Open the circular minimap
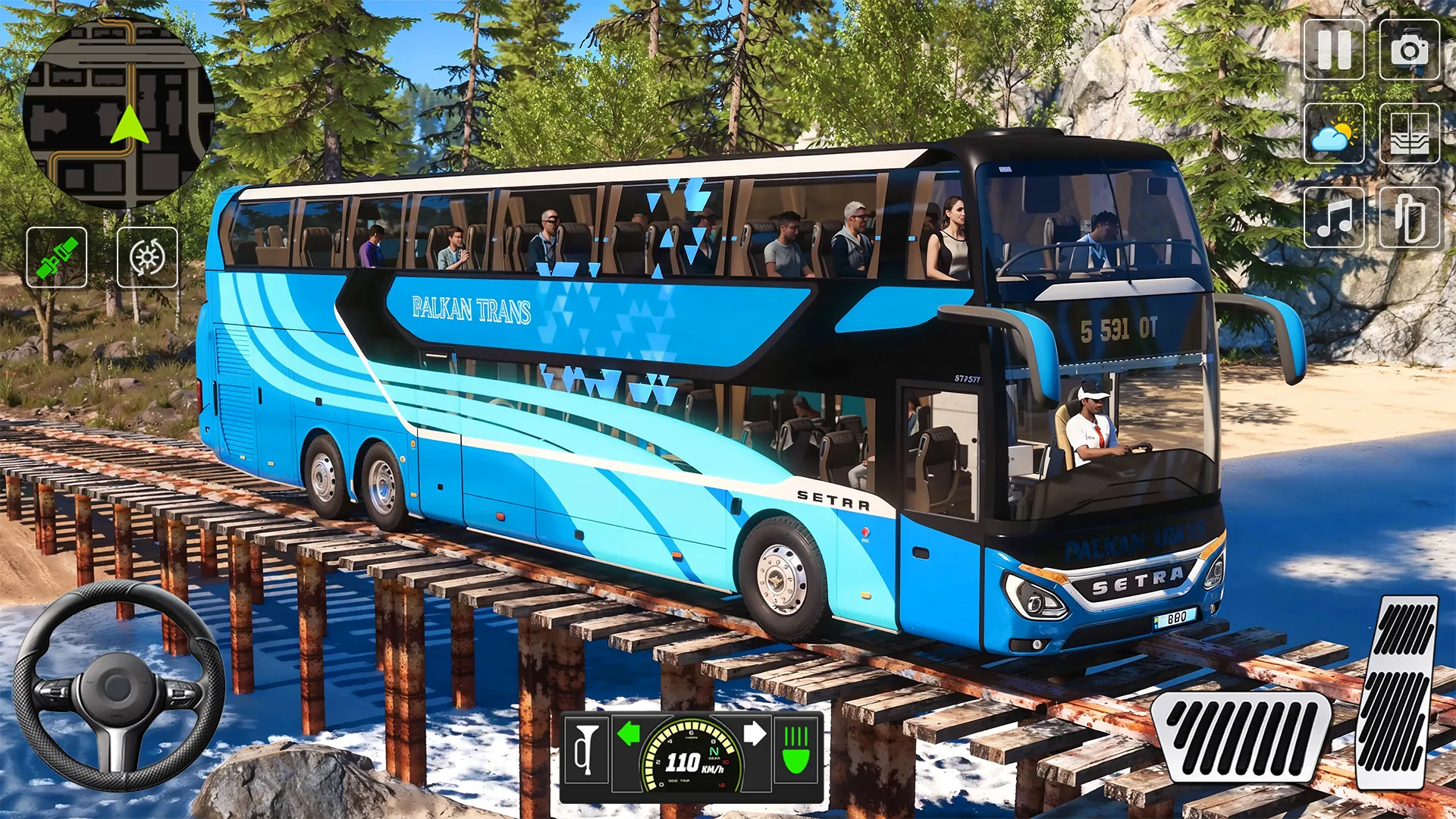 pos(118,112)
